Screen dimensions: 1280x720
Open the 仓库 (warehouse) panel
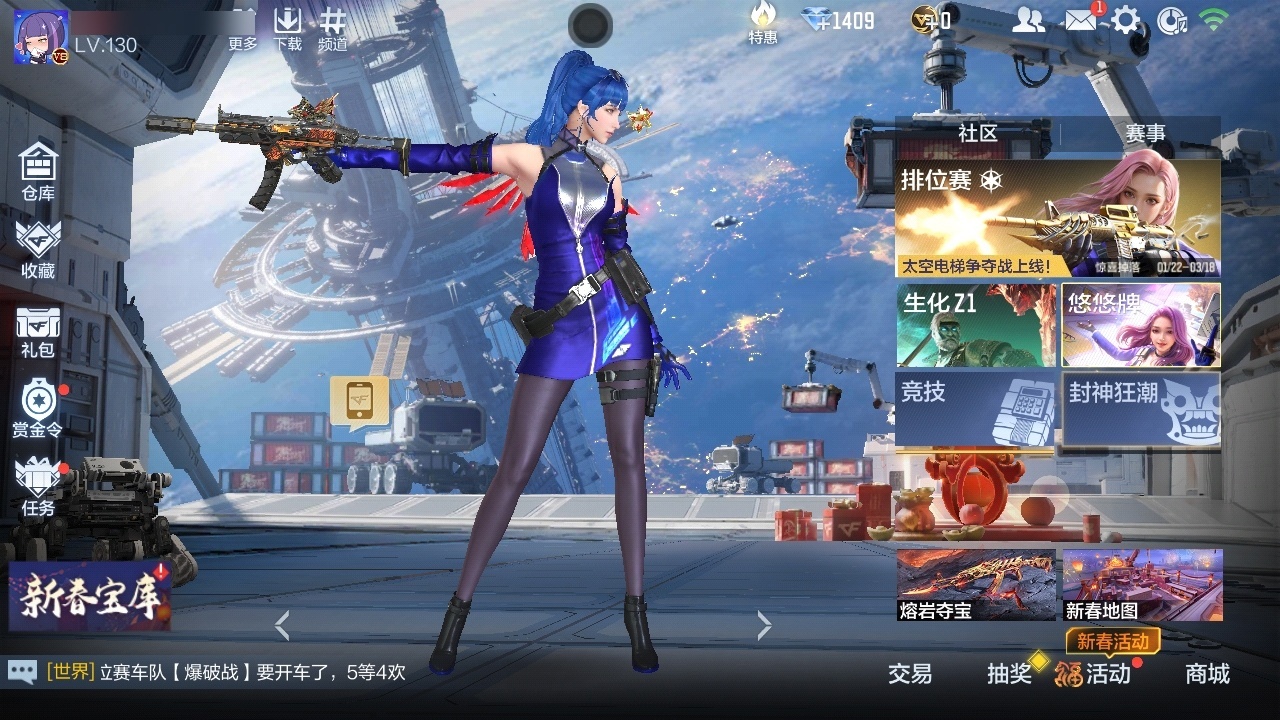(38, 170)
